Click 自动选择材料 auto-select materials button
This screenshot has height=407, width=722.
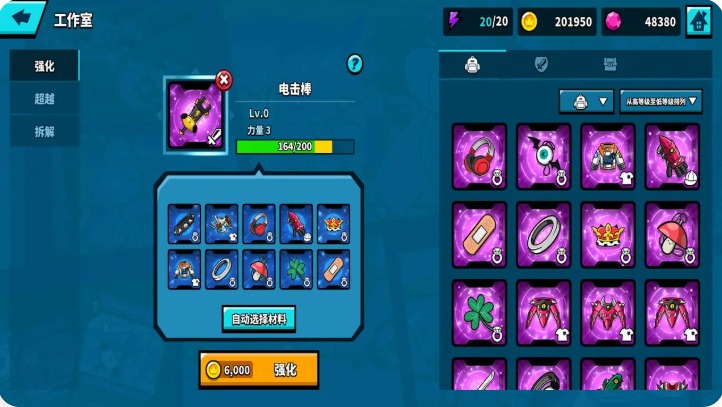tap(258, 319)
